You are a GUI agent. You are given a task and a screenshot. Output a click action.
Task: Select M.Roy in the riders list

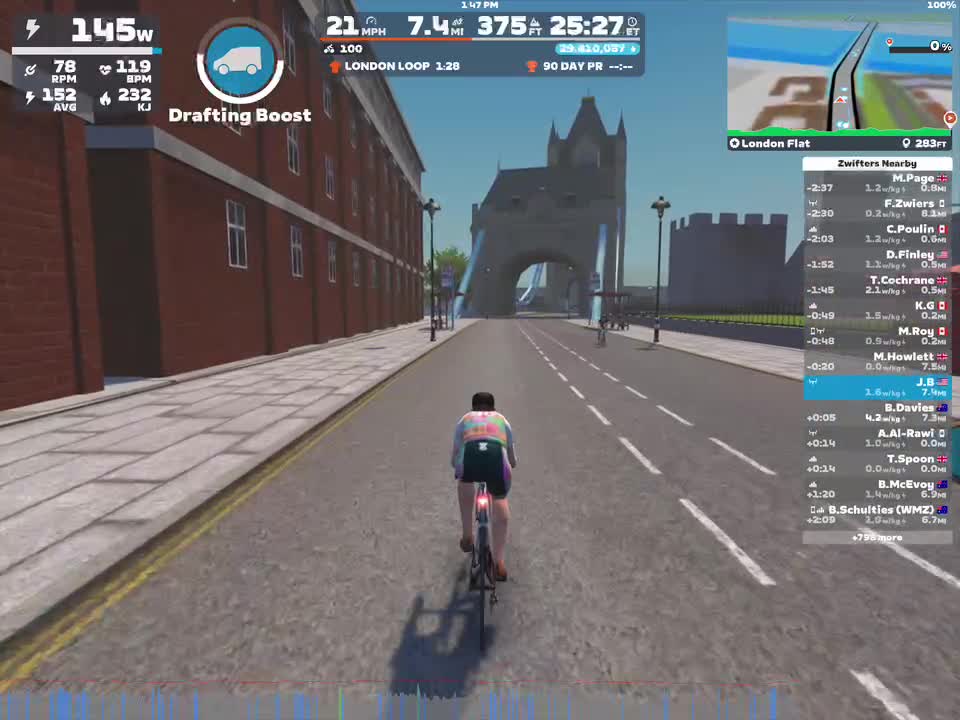877,336
